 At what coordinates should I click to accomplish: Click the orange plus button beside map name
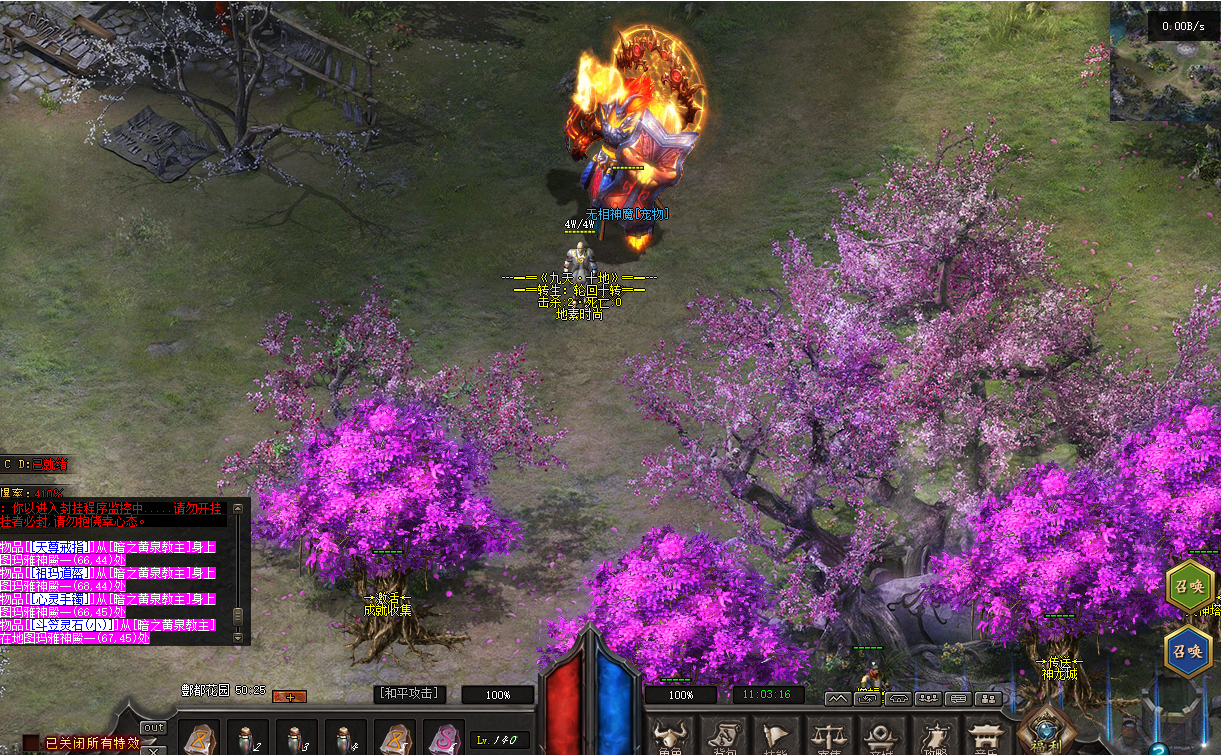(x=290, y=696)
